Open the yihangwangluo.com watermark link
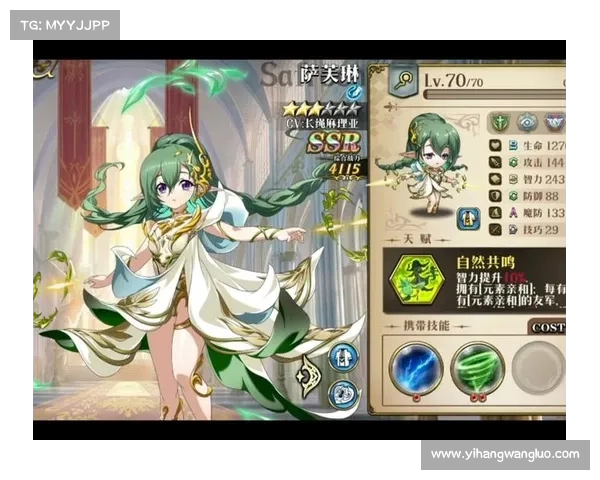The width and height of the screenshot is (600, 480). [x=504, y=454]
